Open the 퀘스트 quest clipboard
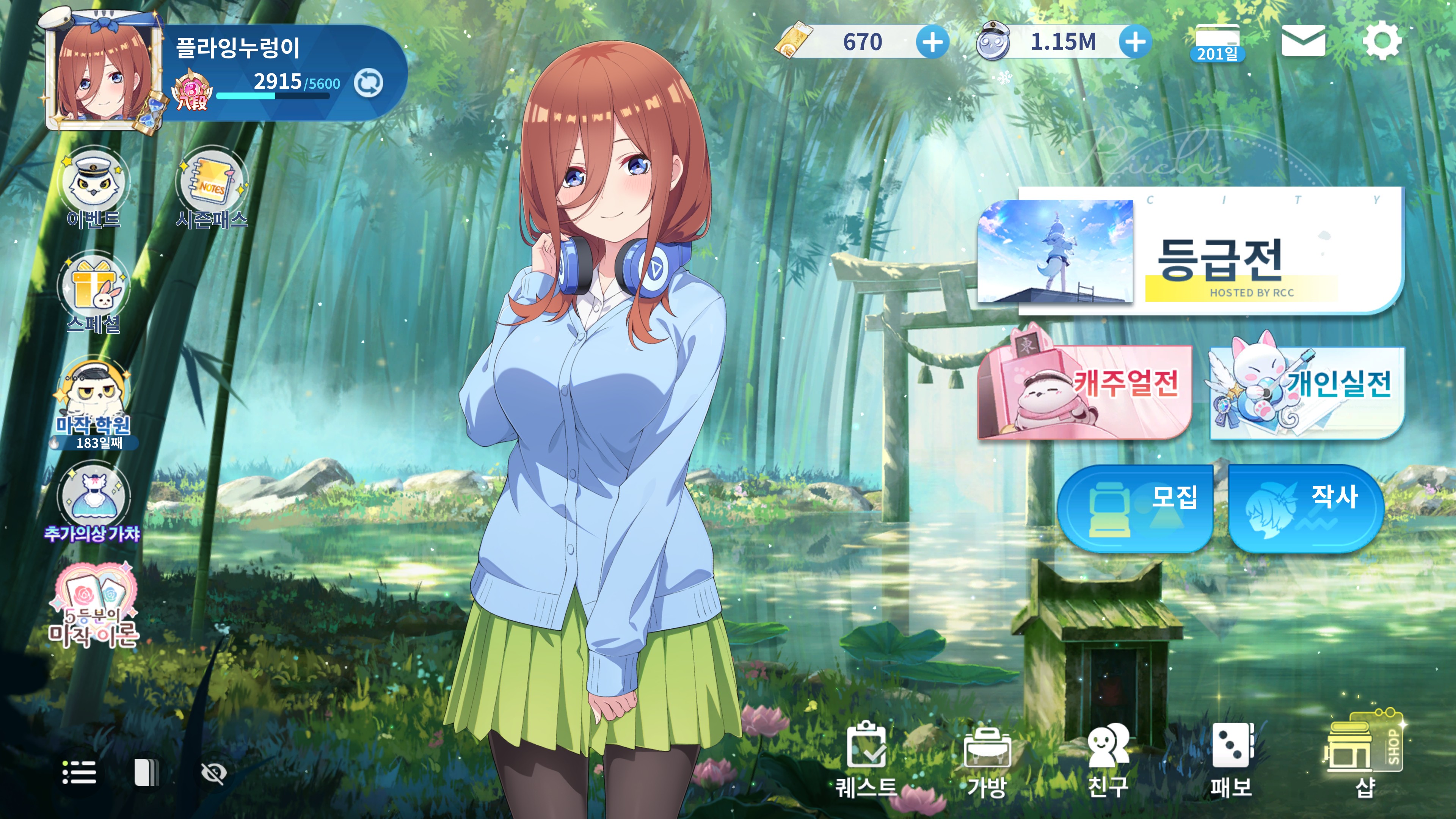The image size is (1456, 819). [x=866, y=760]
